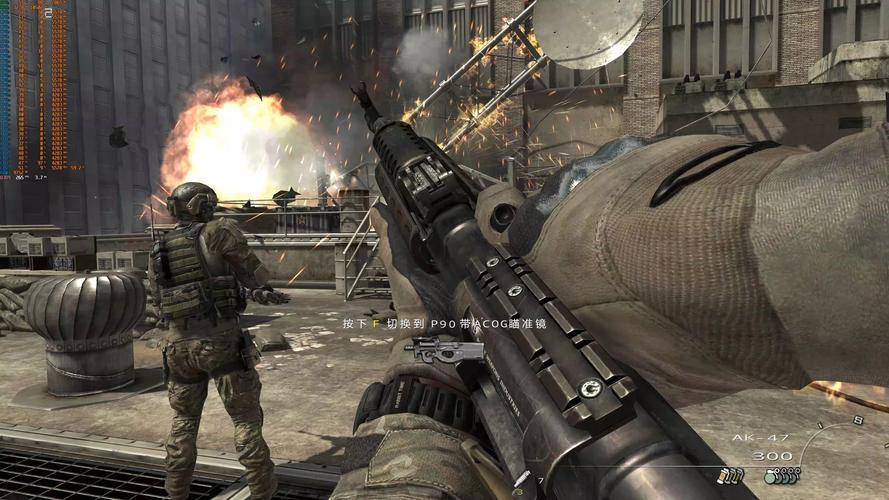The image size is (889, 500).
Task: Click the frag grenade icons
Action: [781, 478]
